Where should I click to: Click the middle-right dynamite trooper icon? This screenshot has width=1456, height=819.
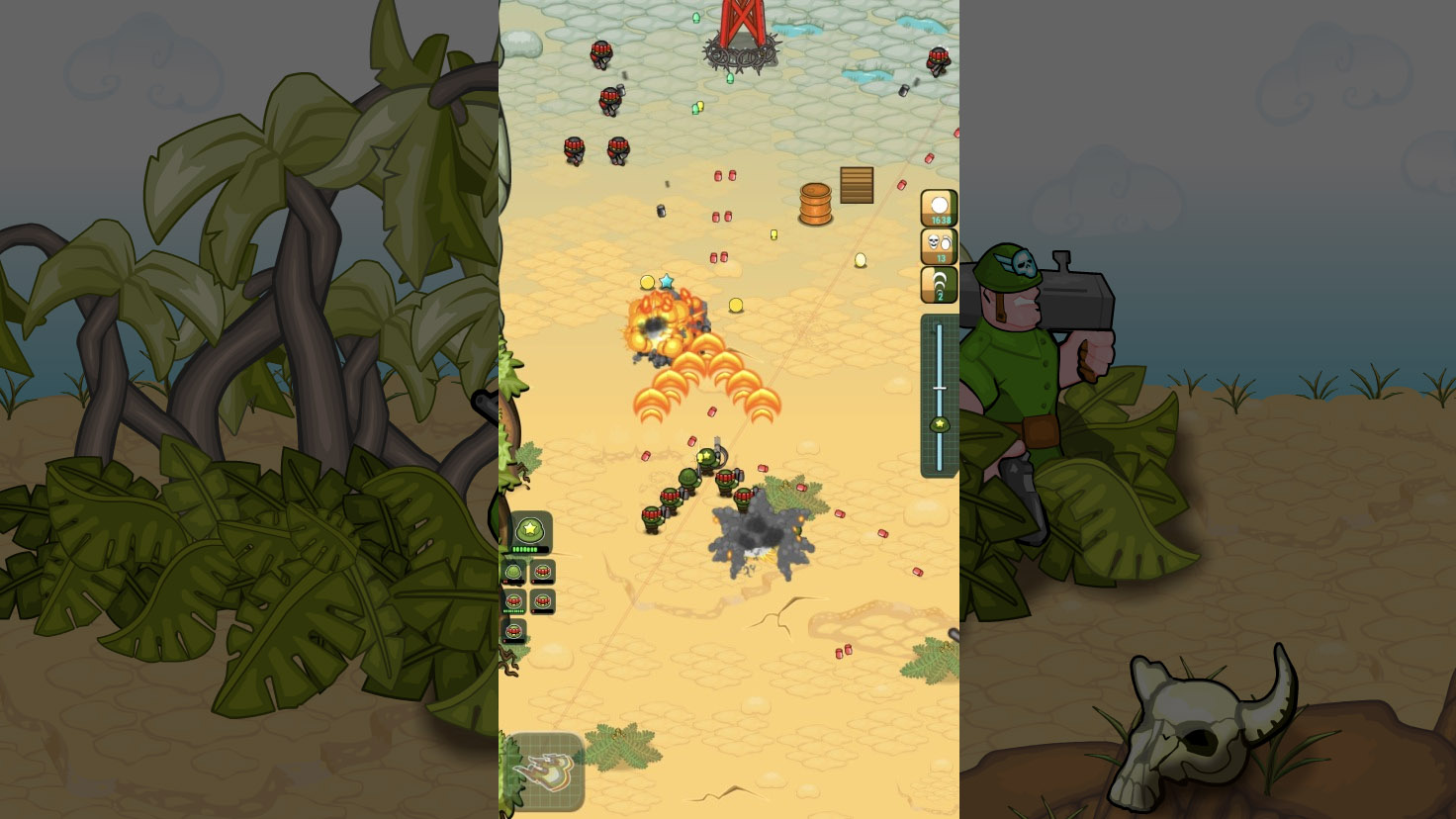542,601
